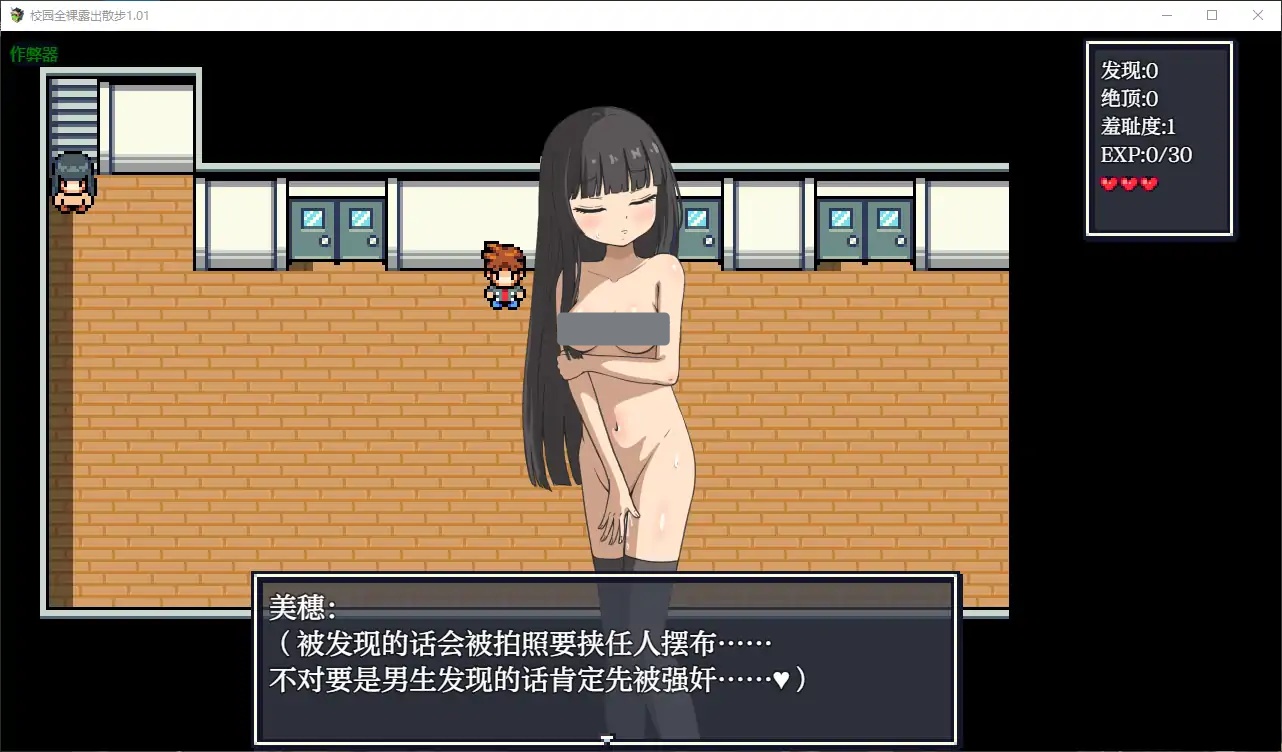1282x752 pixels.
Task: Click the first red heart icon
Action: [1110, 183]
